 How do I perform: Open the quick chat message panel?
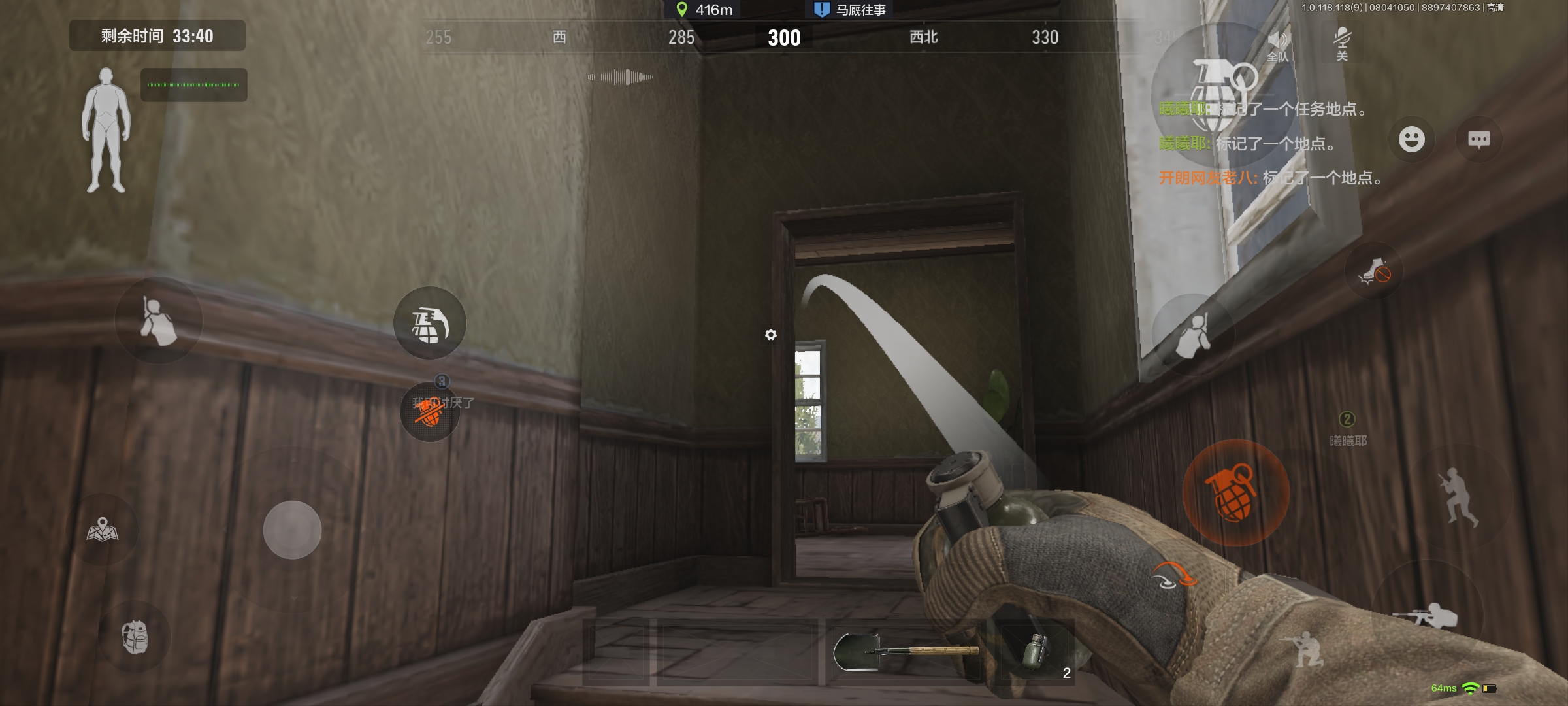[x=1478, y=139]
